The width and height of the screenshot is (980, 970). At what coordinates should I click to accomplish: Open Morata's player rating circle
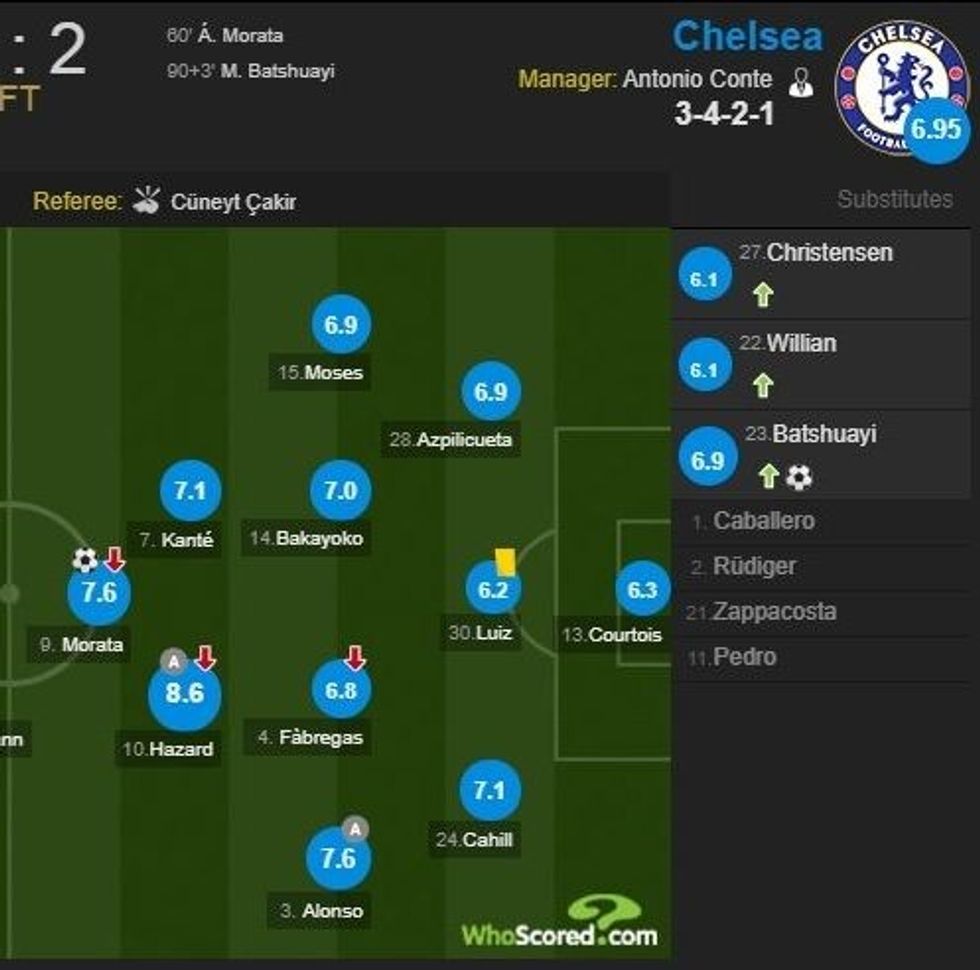(x=99, y=592)
